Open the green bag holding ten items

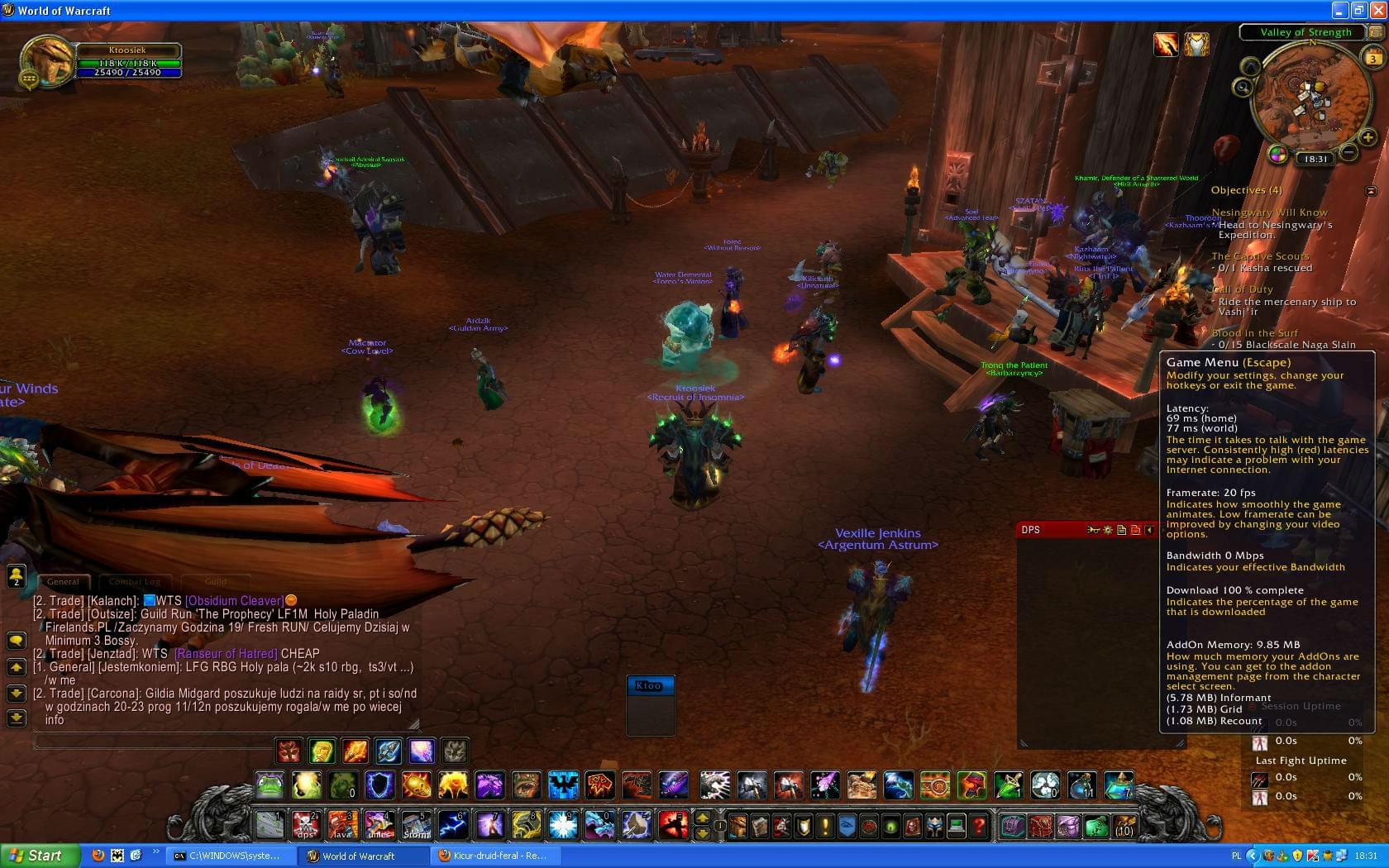coord(1096,825)
